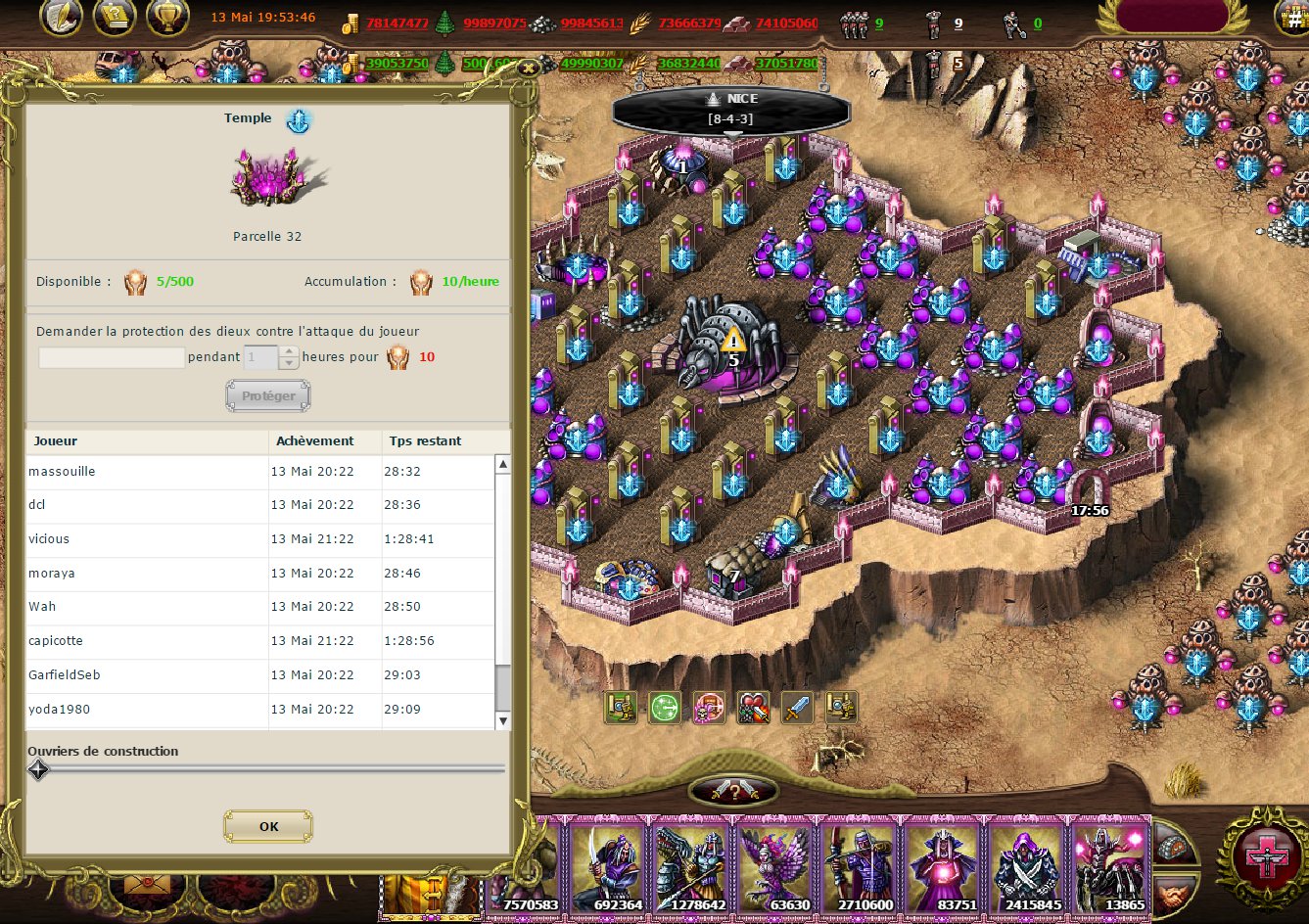Viewport: 1309px width, 924px height.
Task: Select the sword icon in the action row
Action: point(797,707)
